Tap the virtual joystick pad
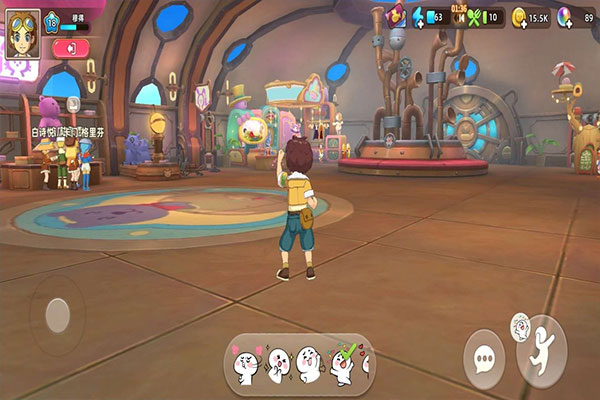 (57, 315)
